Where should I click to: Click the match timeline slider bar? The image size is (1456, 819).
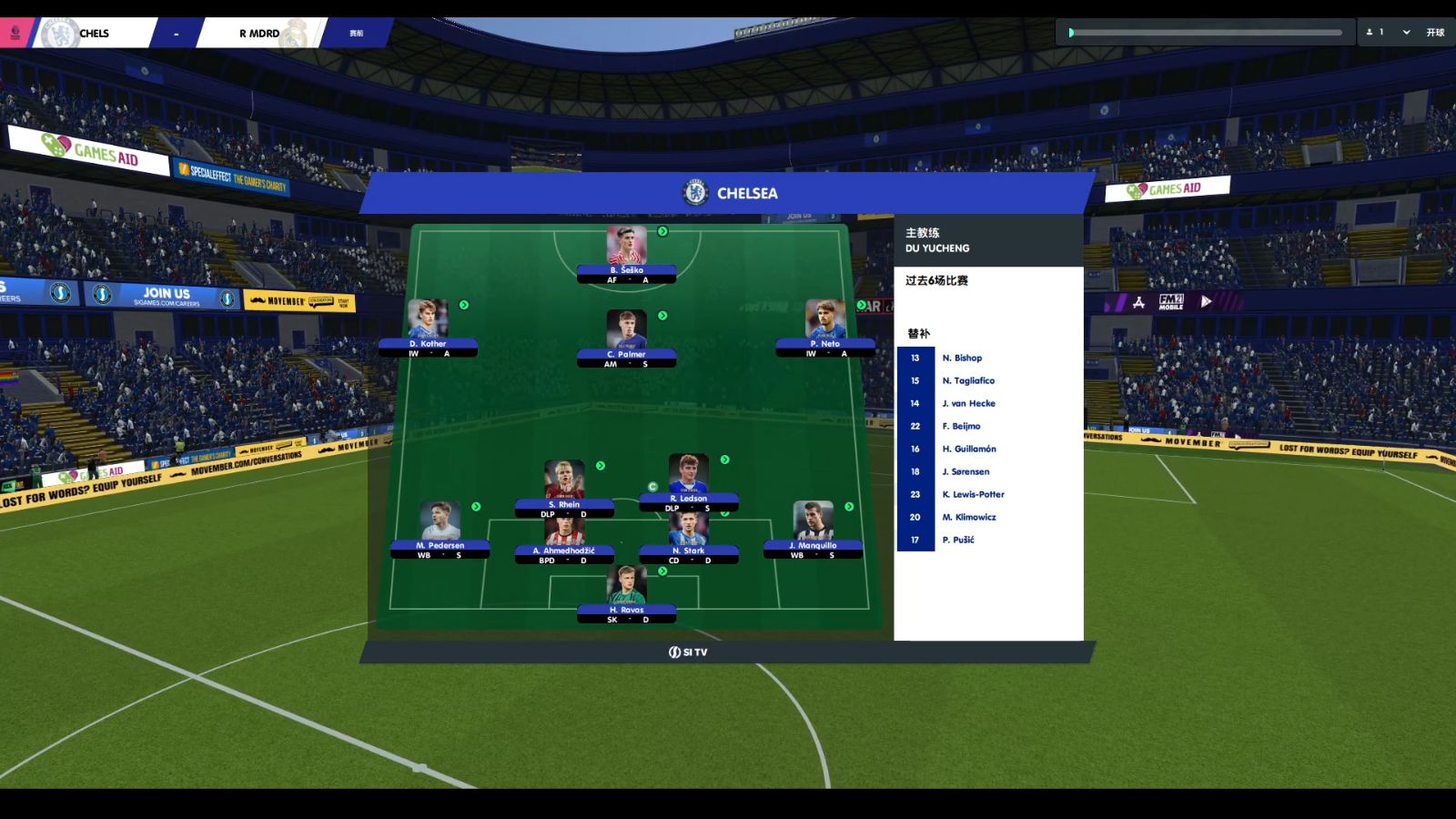[1206, 33]
